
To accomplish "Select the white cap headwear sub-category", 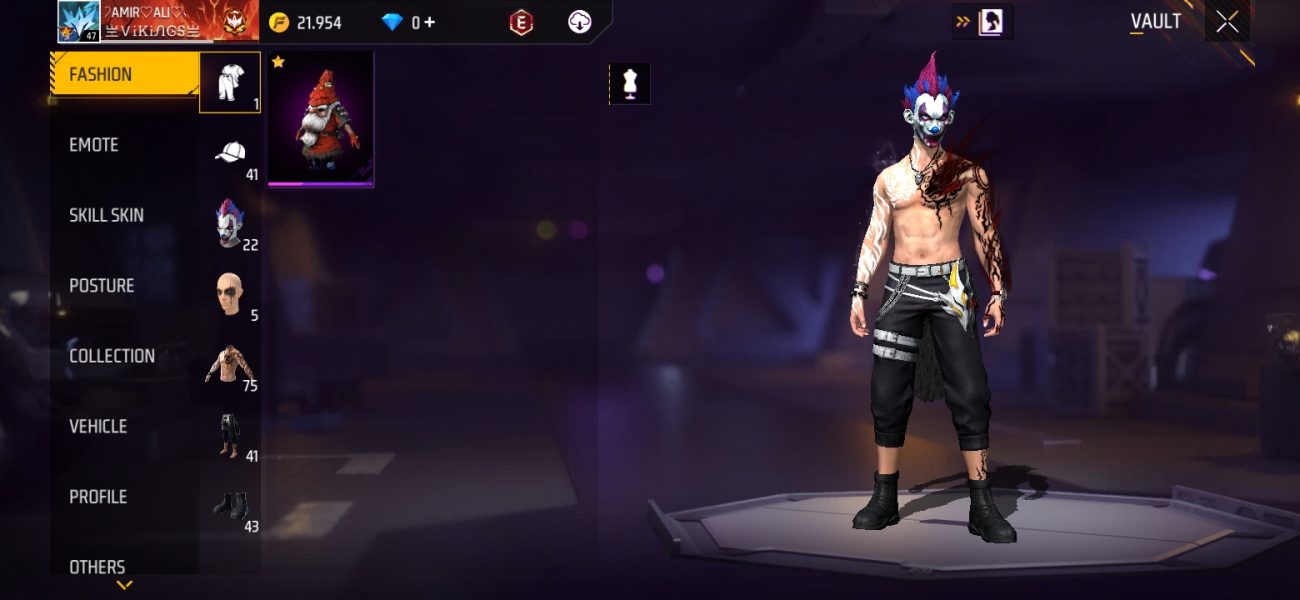I will coord(230,154).
